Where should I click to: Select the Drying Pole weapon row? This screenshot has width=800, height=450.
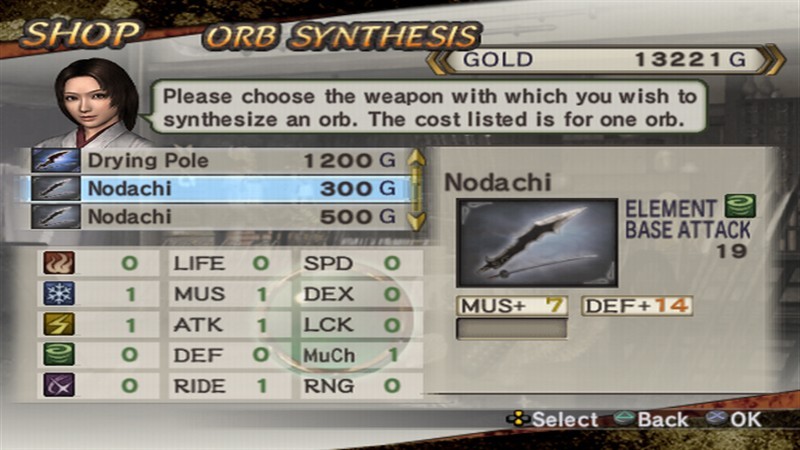point(220,160)
